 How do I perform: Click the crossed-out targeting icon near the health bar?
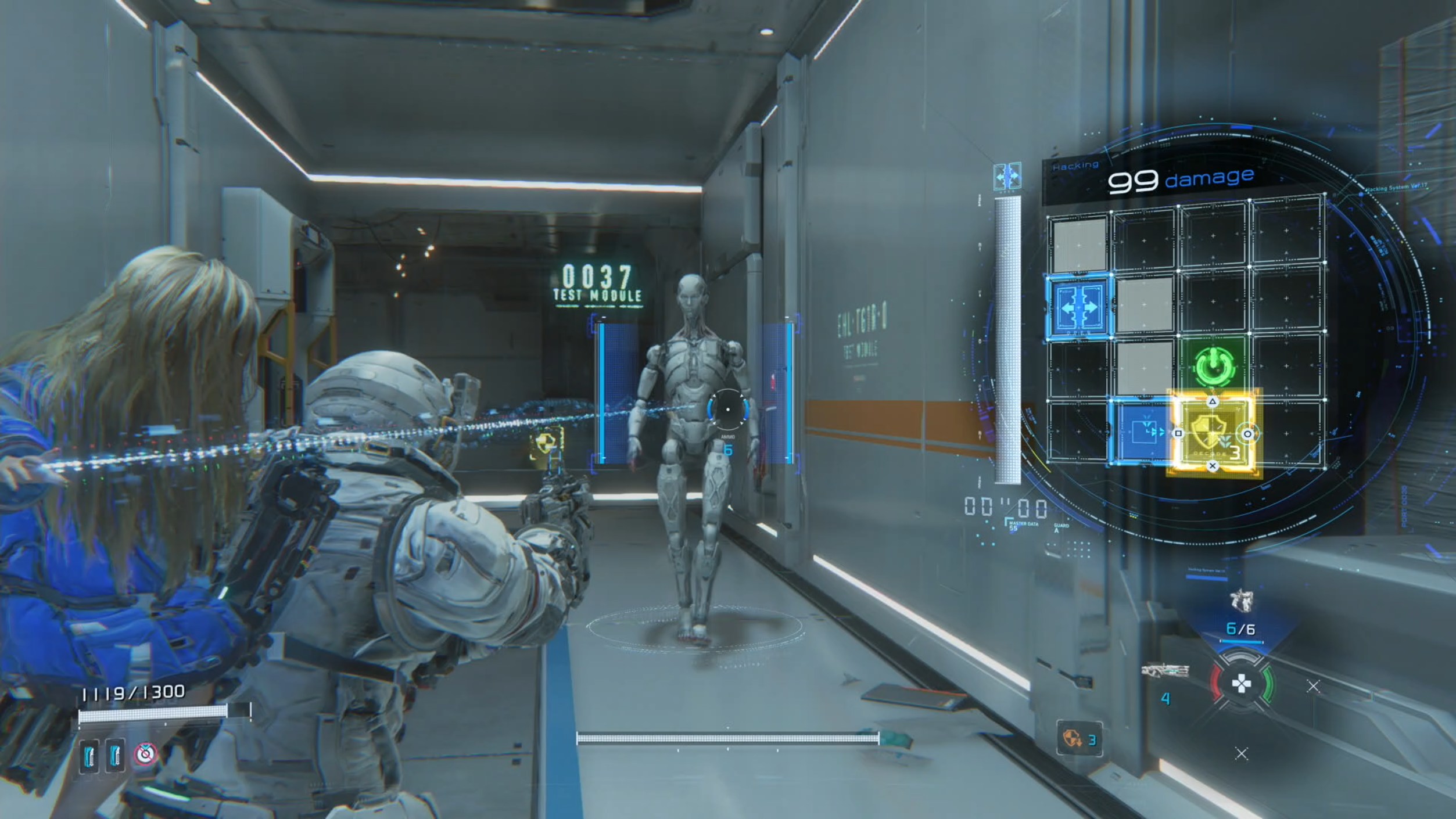[146, 754]
